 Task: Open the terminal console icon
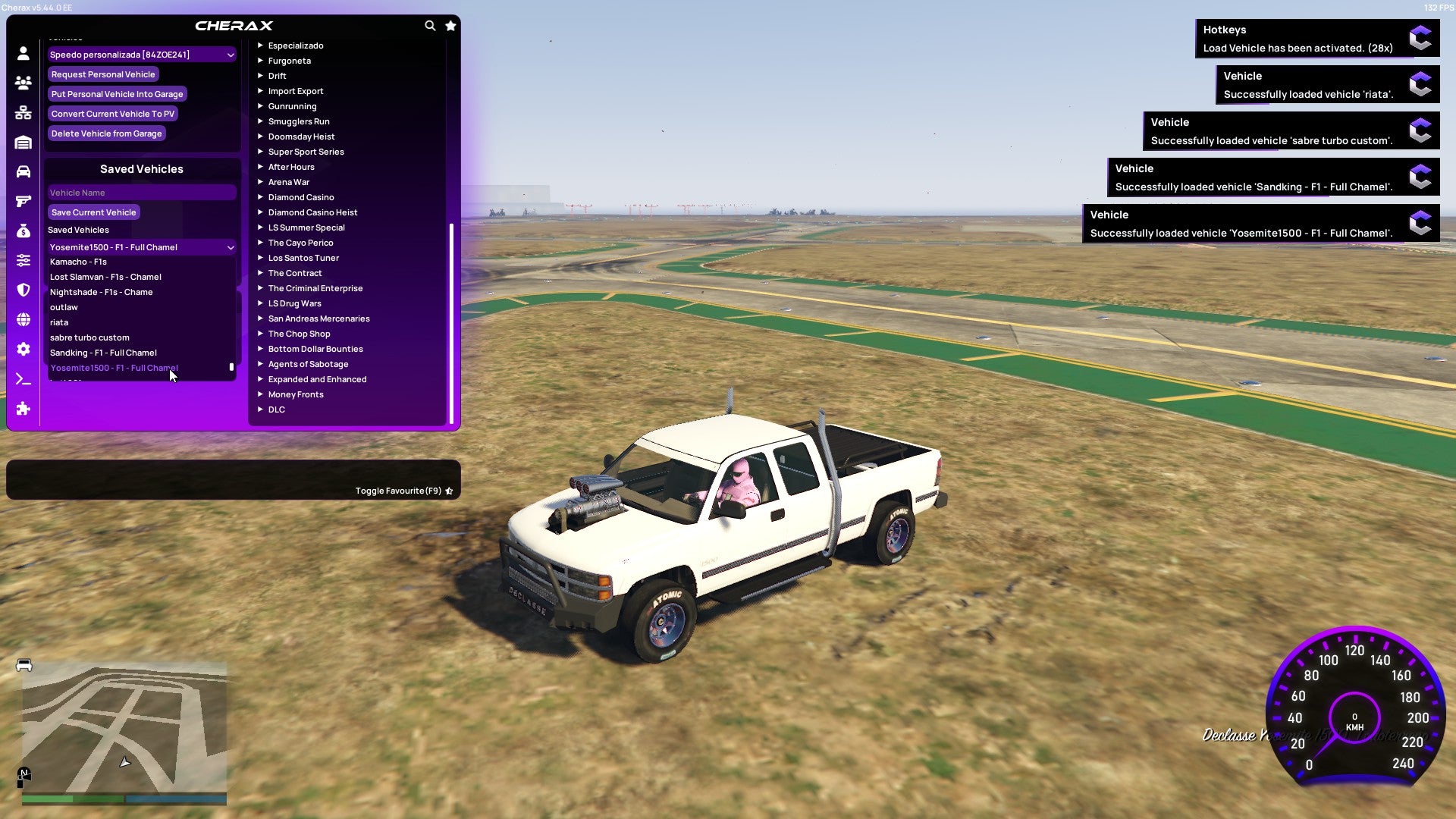coord(23,379)
